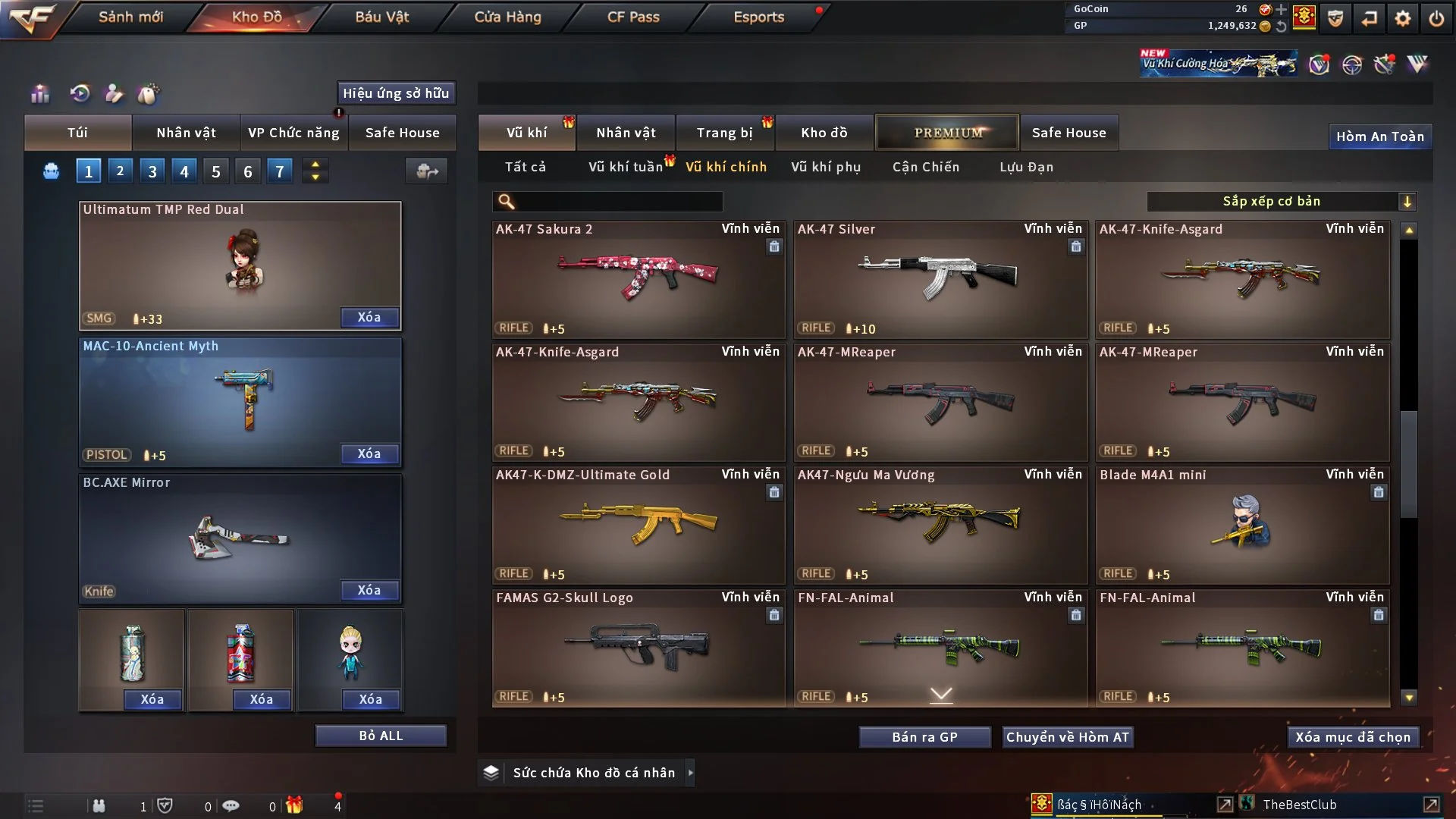Open the character gift icon near Hiệu ứng sở hữu
The width and height of the screenshot is (1456, 819).
114,94
